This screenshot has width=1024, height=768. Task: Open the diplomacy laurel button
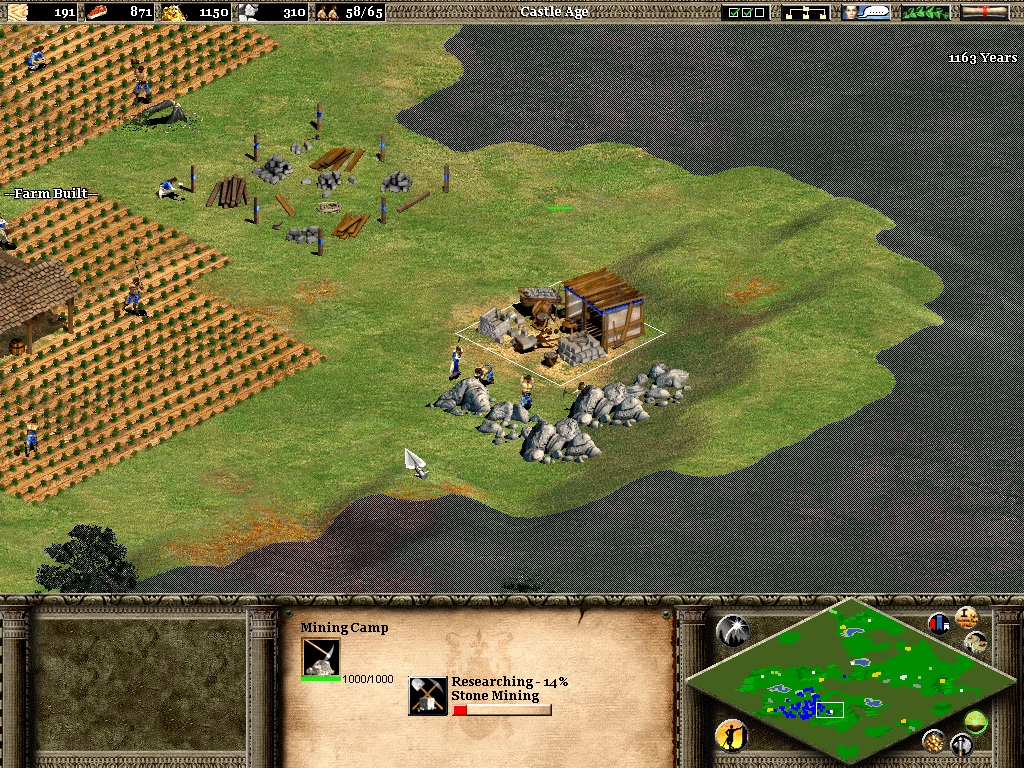click(x=925, y=12)
